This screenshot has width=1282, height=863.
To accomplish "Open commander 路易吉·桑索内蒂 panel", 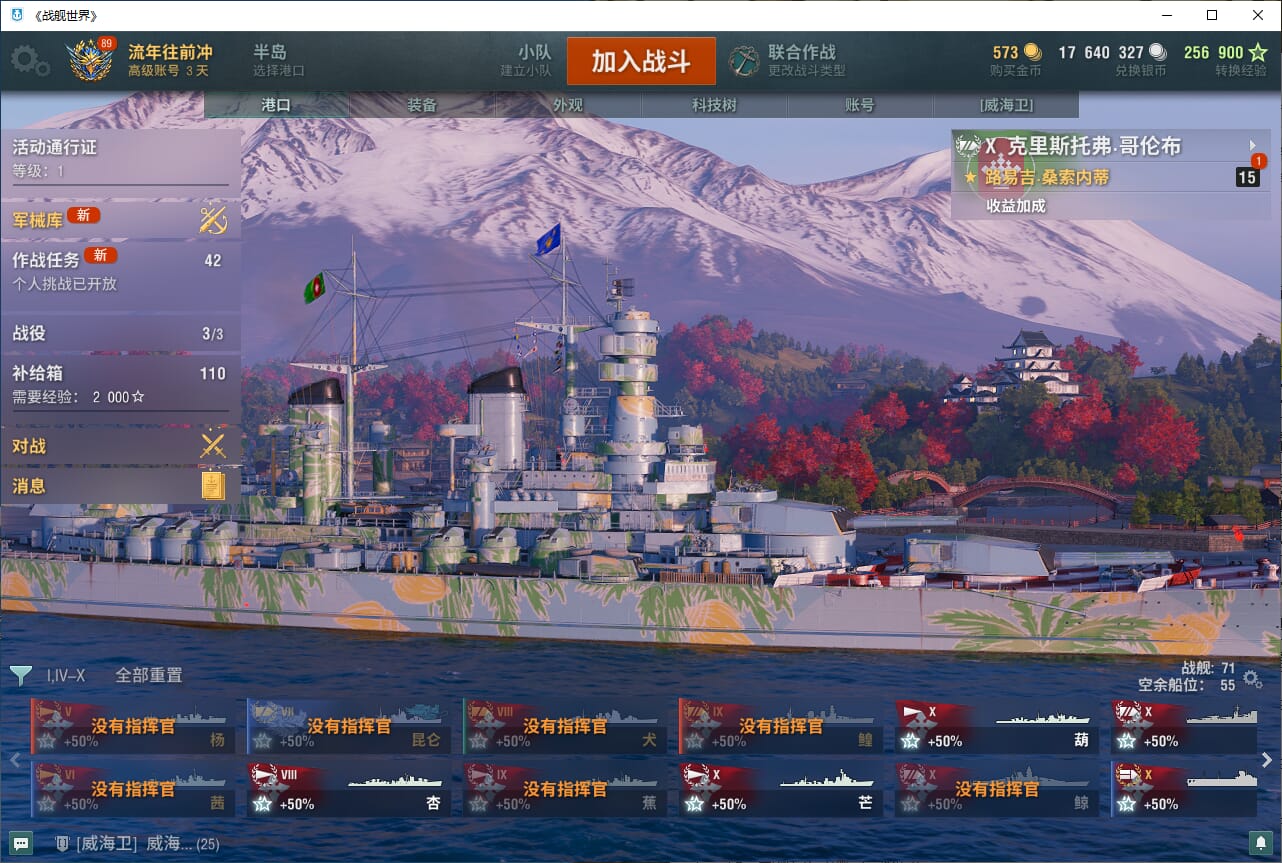I will (1047, 178).
